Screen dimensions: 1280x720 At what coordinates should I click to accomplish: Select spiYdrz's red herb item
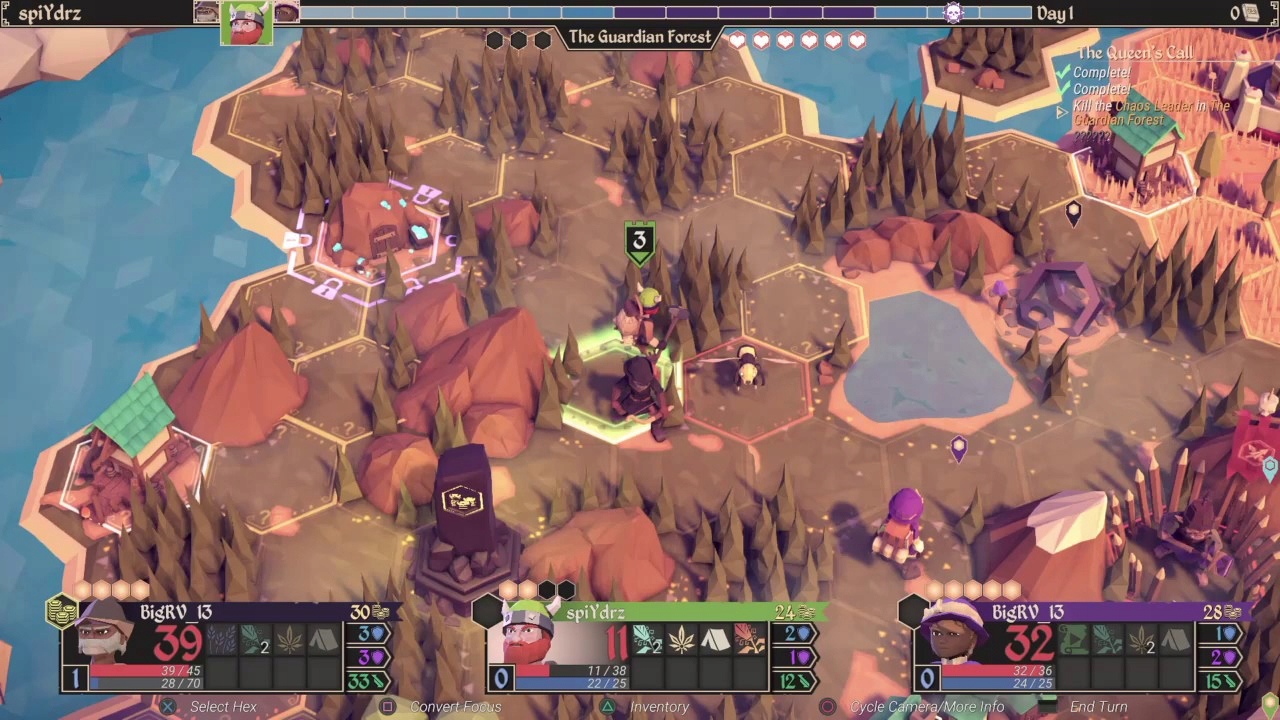pyautogui.click(x=748, y=639)
